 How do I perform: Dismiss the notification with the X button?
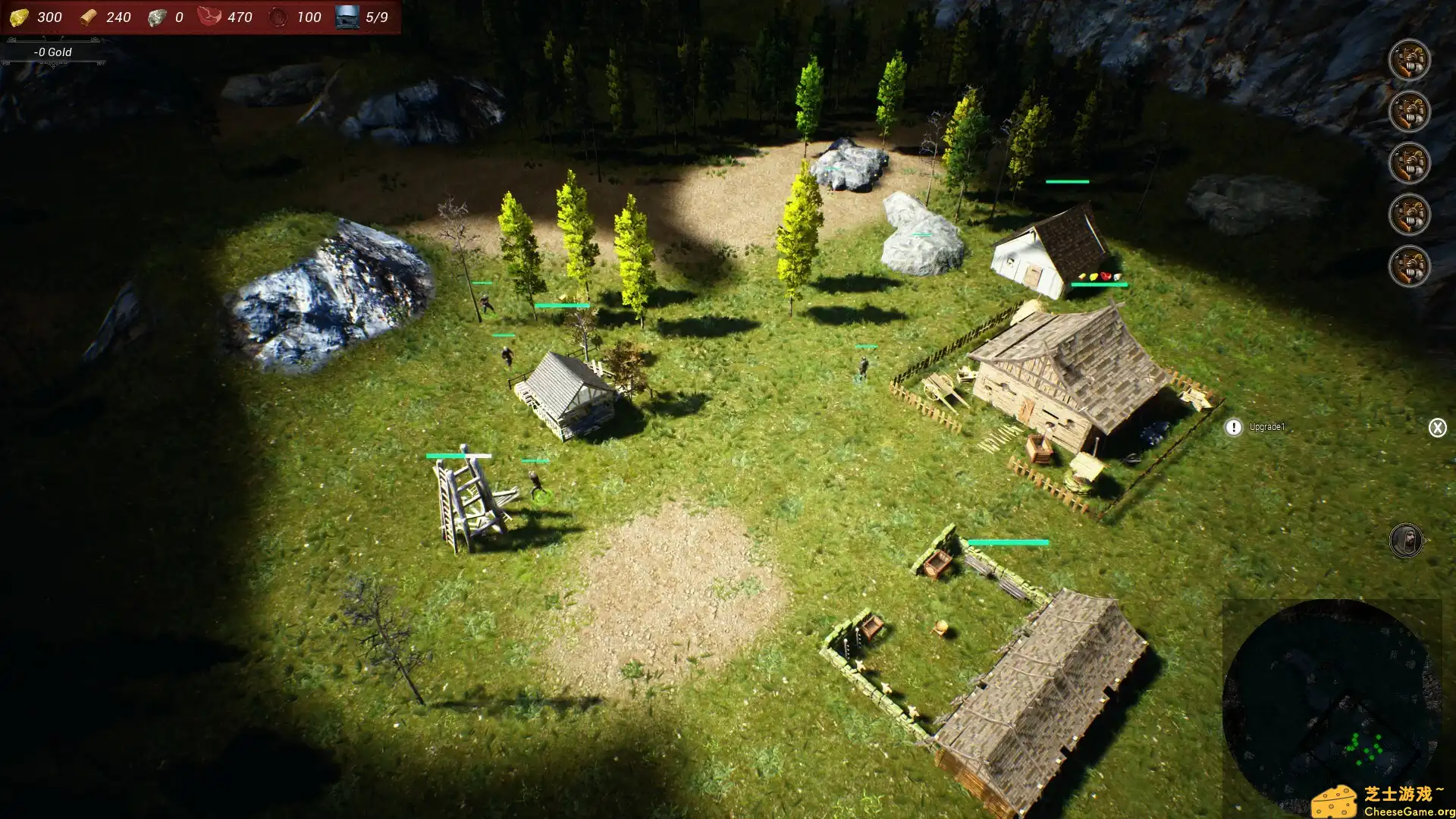tap(1438, 427)
